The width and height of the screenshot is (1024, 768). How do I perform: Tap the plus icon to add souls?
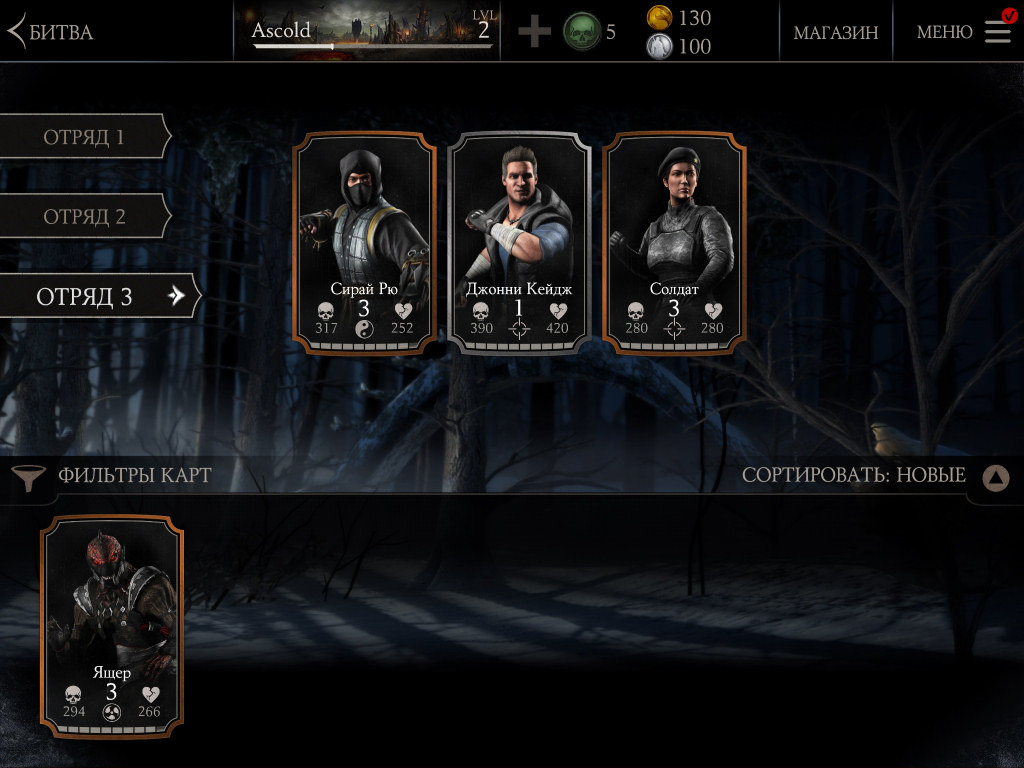click(535, 32)
